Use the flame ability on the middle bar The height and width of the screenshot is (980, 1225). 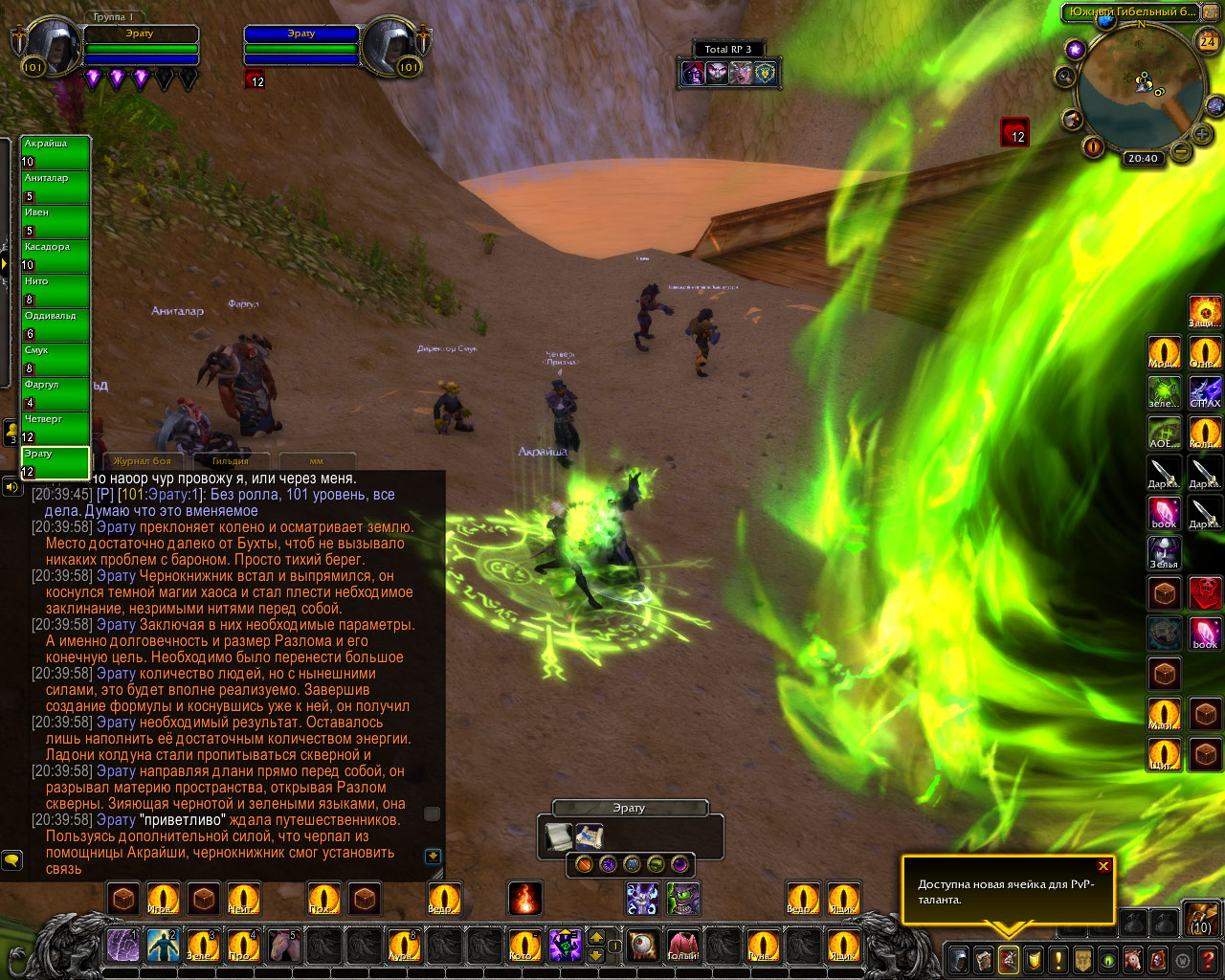click(524, 899)
